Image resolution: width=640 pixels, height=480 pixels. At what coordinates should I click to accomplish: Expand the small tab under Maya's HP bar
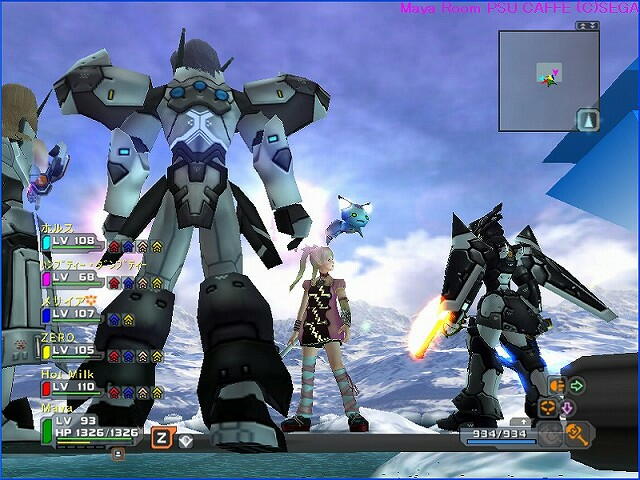tap(118, 453)
